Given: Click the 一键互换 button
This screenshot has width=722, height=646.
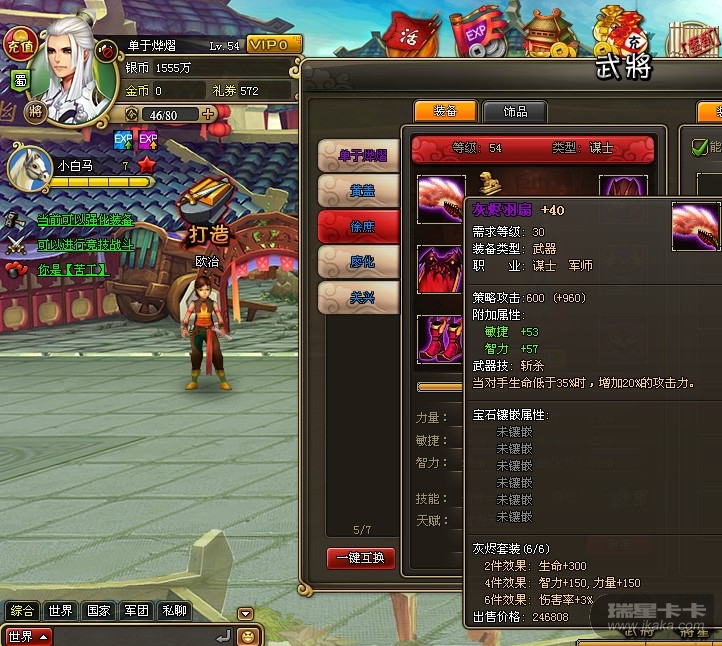Looking at the screenshot, I should pos(361,558).
